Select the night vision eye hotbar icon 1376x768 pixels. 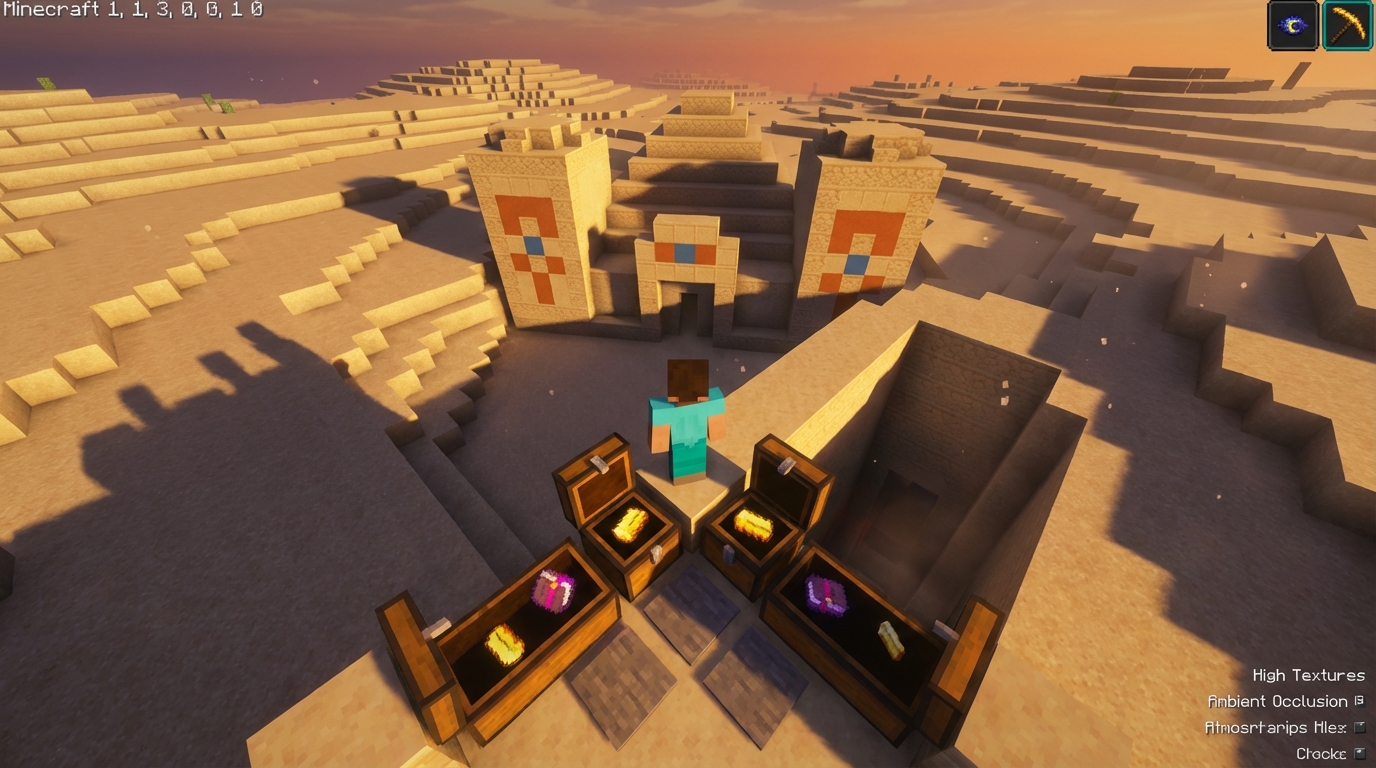(x=1292, y=25)
